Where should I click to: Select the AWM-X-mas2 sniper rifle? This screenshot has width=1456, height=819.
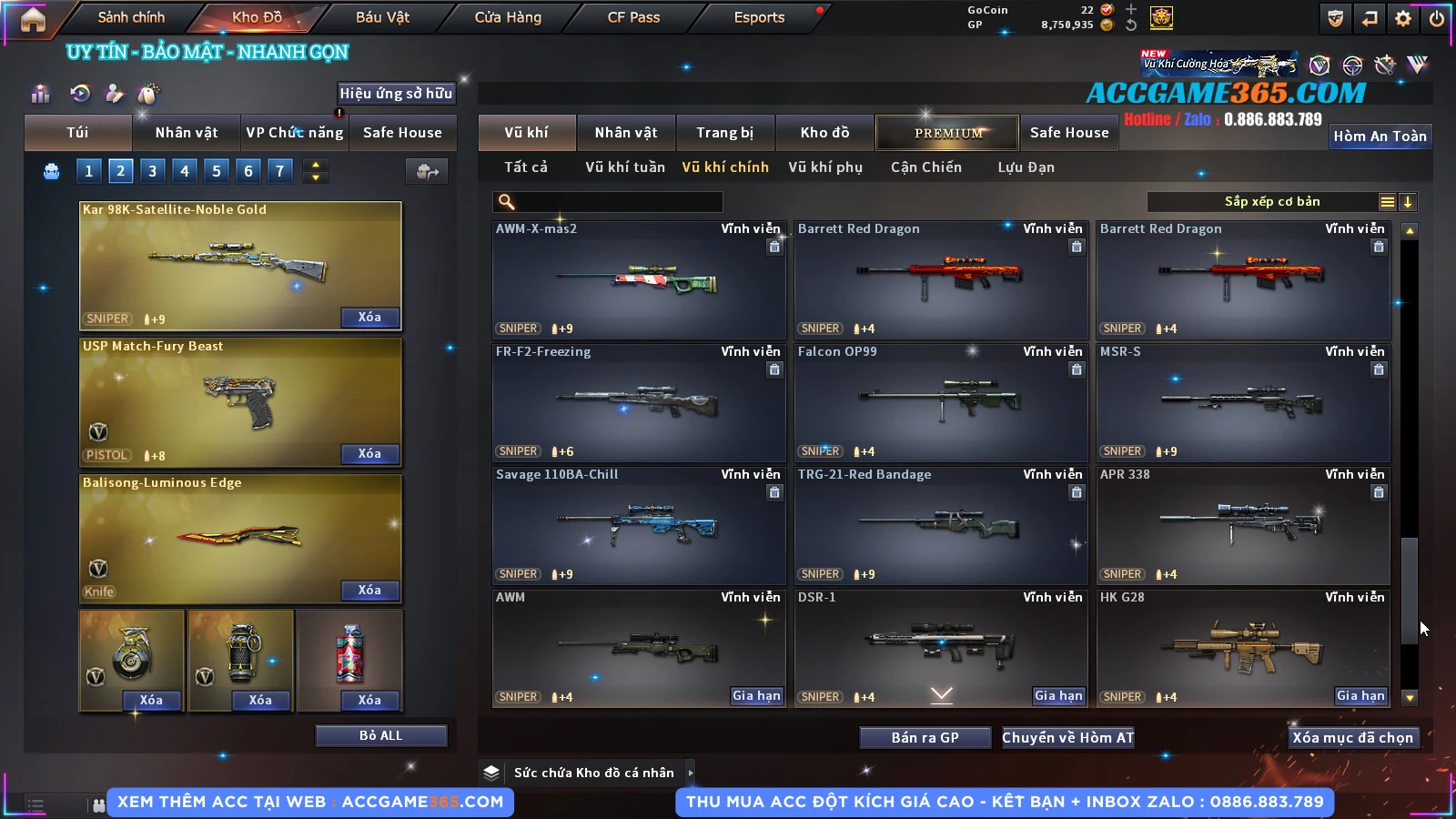(638, 280)
